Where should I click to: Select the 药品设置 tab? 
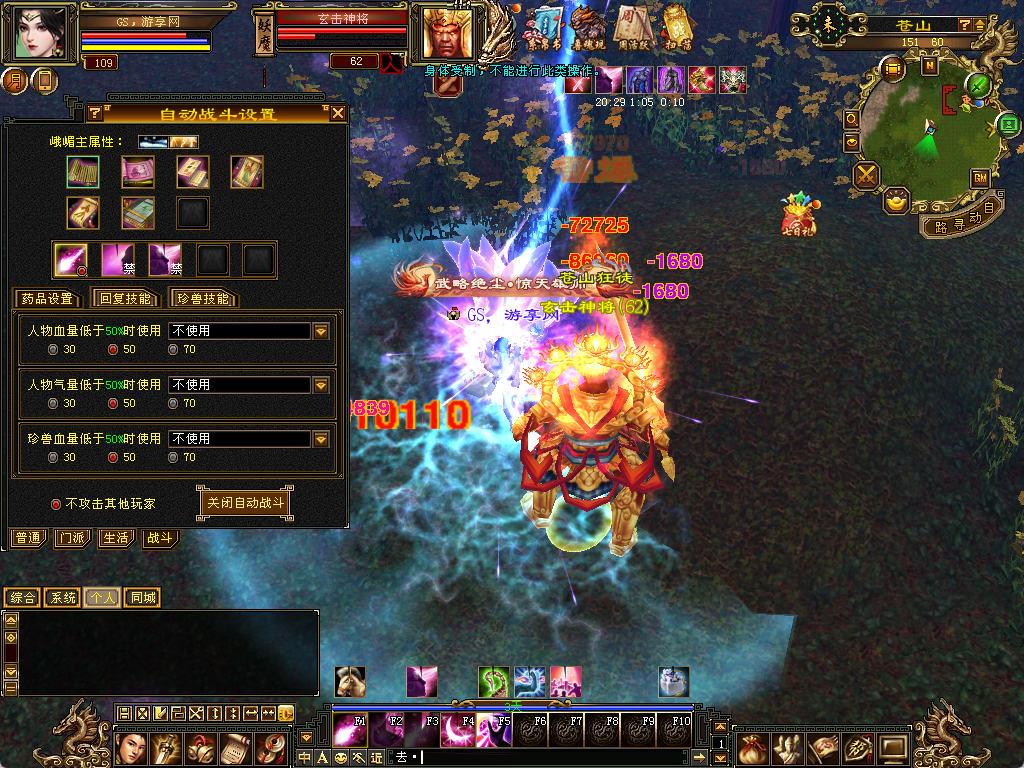pyautogui.click(x=46, y=298)
